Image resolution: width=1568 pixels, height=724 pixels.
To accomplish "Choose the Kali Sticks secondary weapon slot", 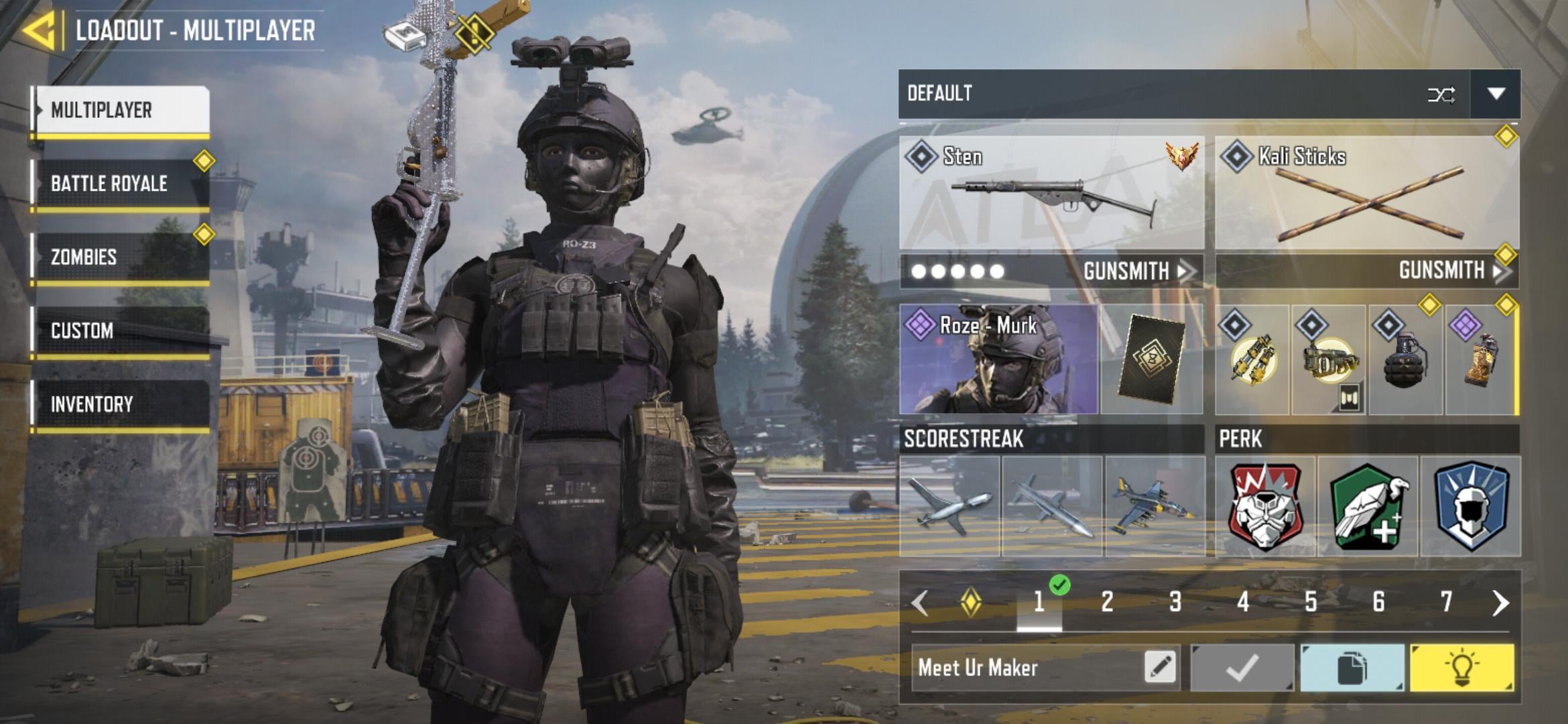I will 1367,193.
